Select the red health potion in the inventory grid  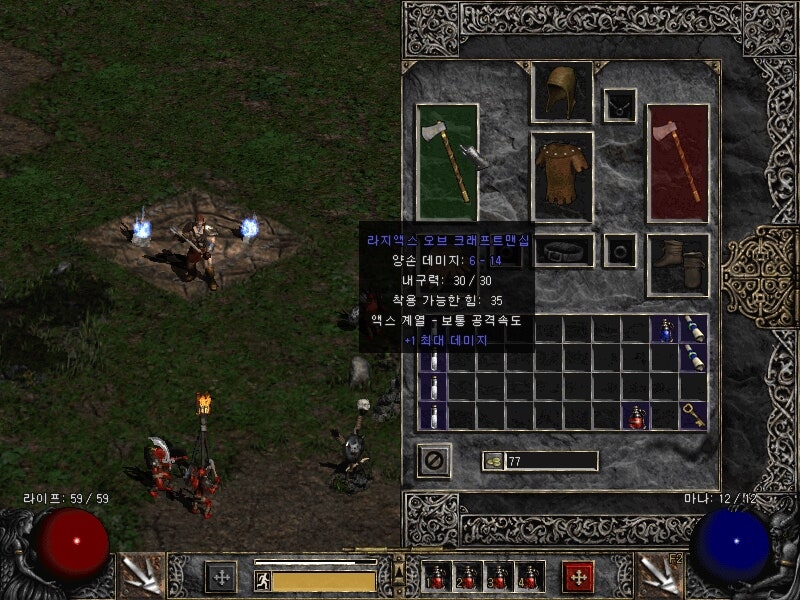(636, 416)
